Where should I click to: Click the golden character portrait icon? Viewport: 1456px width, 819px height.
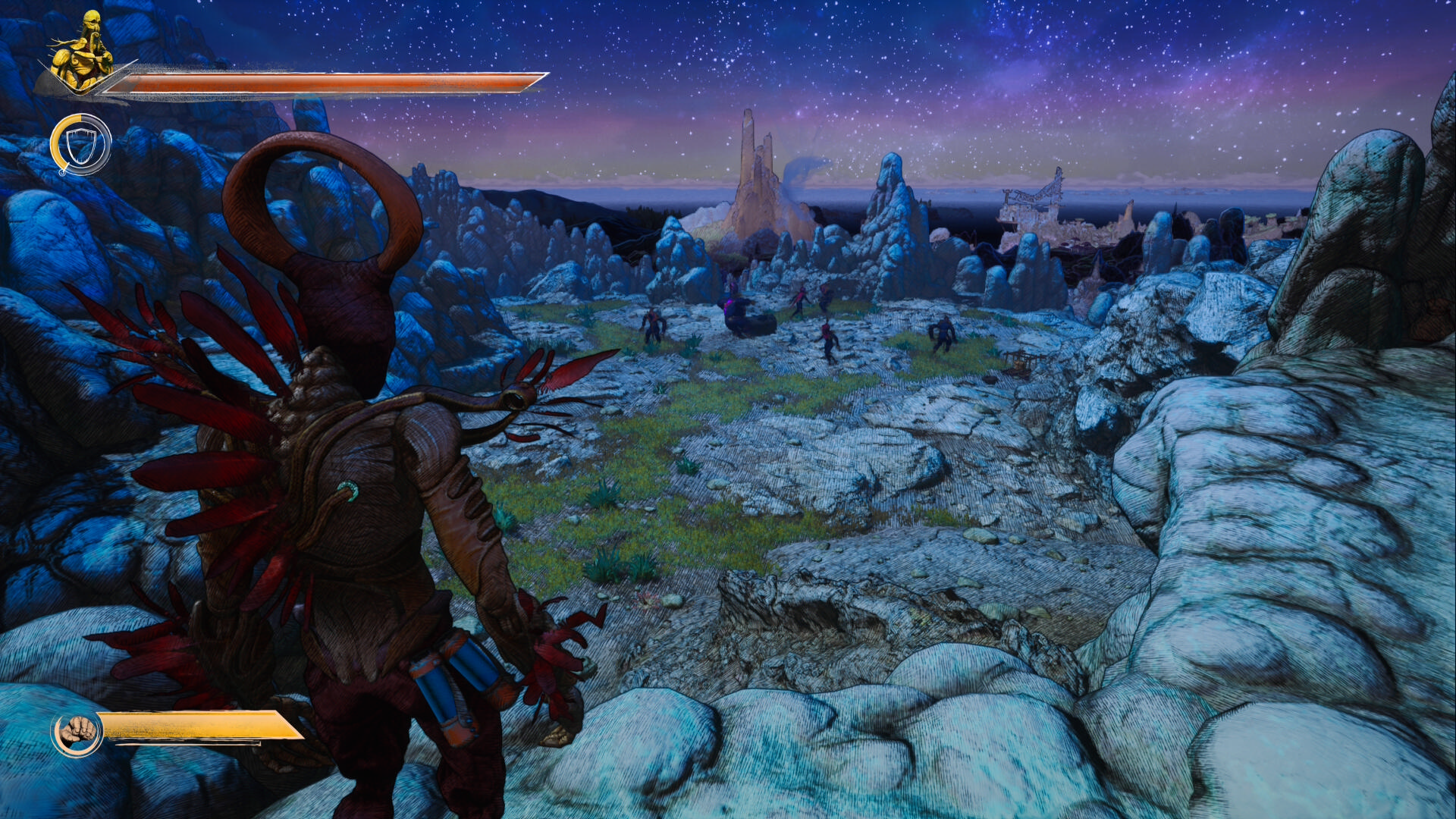(x=81, y=53)
